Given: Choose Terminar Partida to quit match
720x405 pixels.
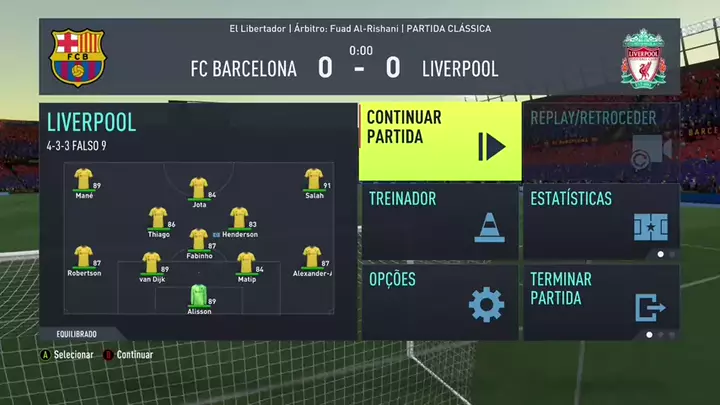Looking at the screenshot, I should [600, 300].
